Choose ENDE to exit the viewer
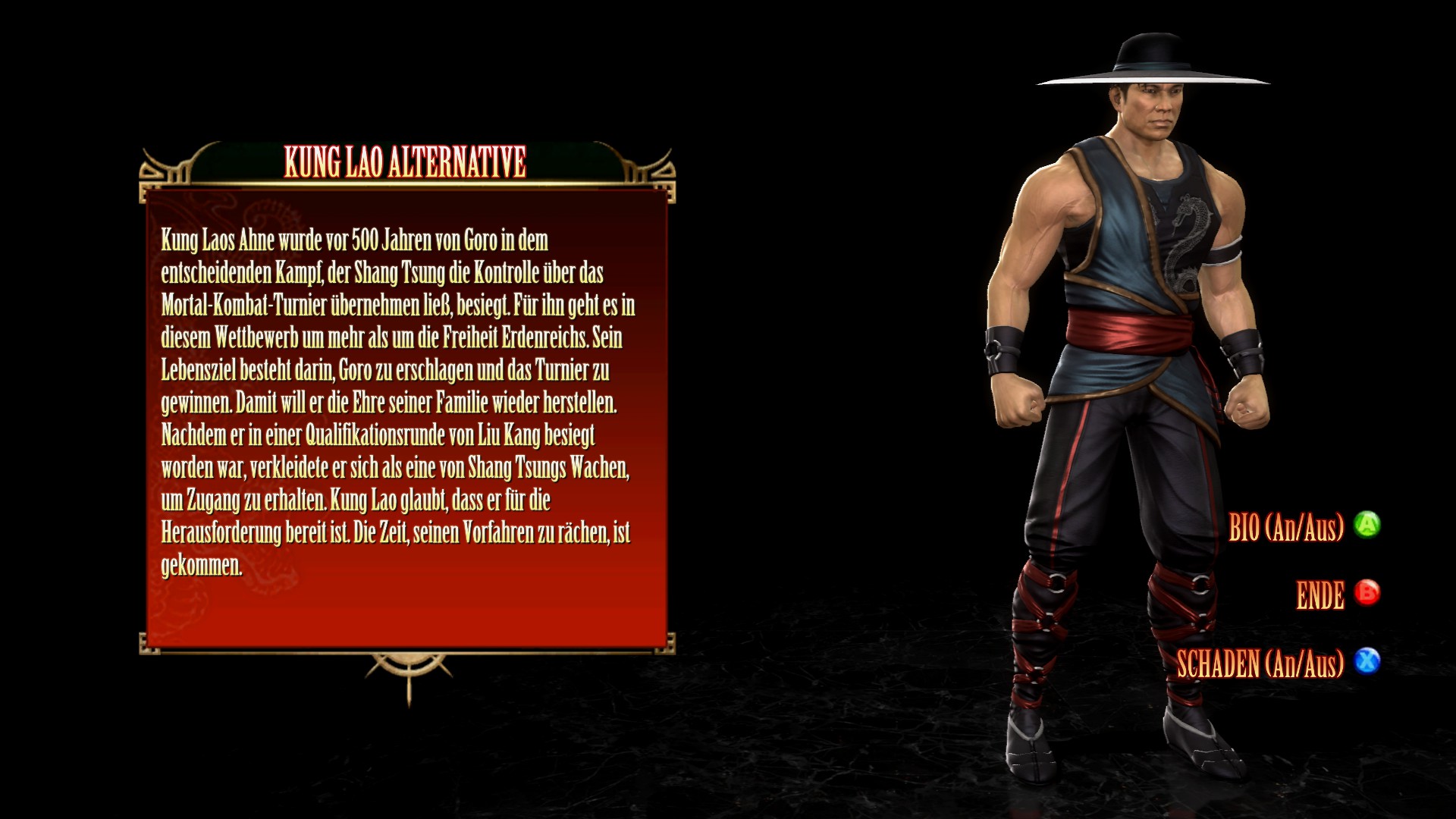 [1320, 595]
